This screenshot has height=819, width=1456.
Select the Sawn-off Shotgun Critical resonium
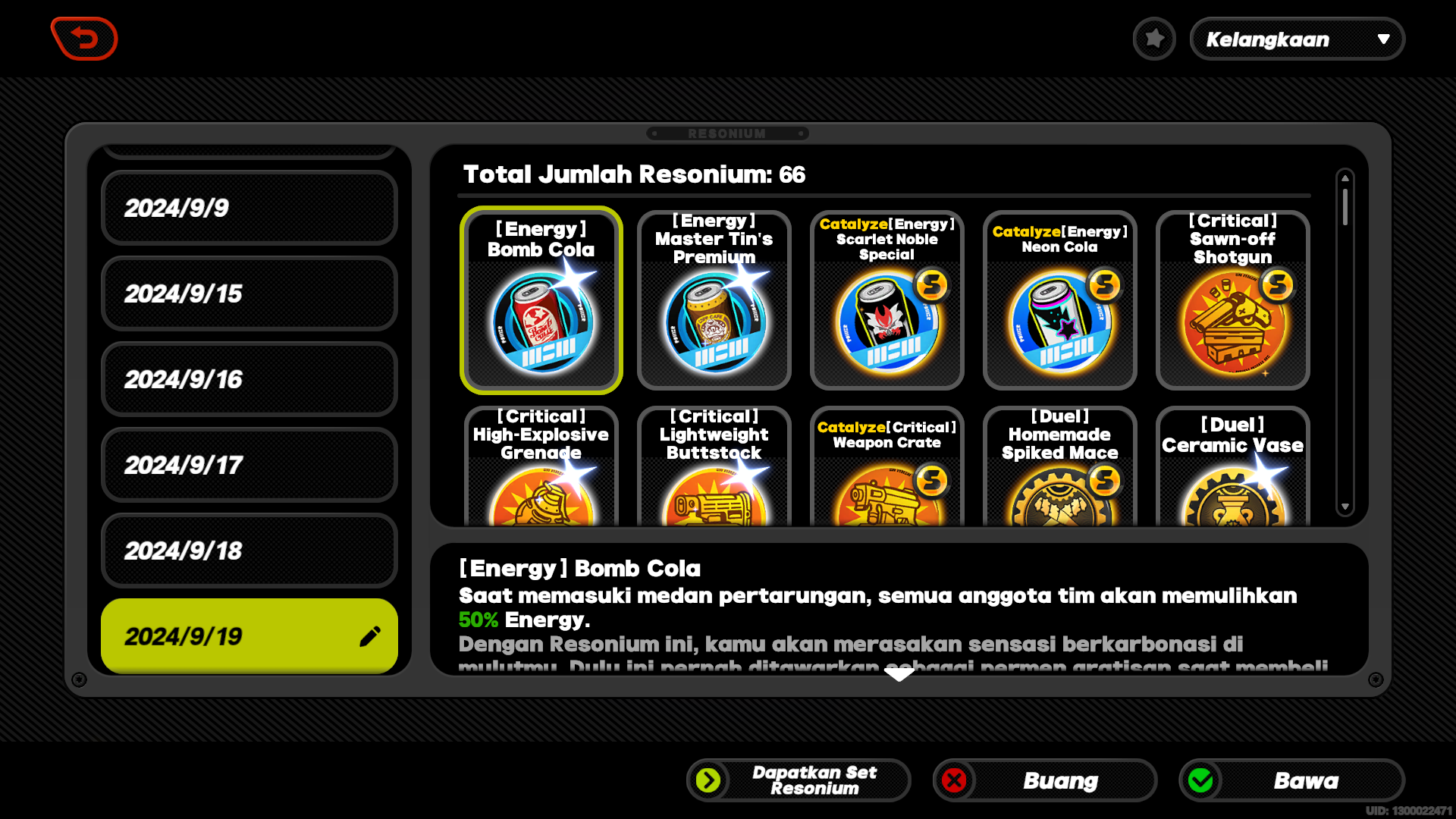[x=1232, y=300]
